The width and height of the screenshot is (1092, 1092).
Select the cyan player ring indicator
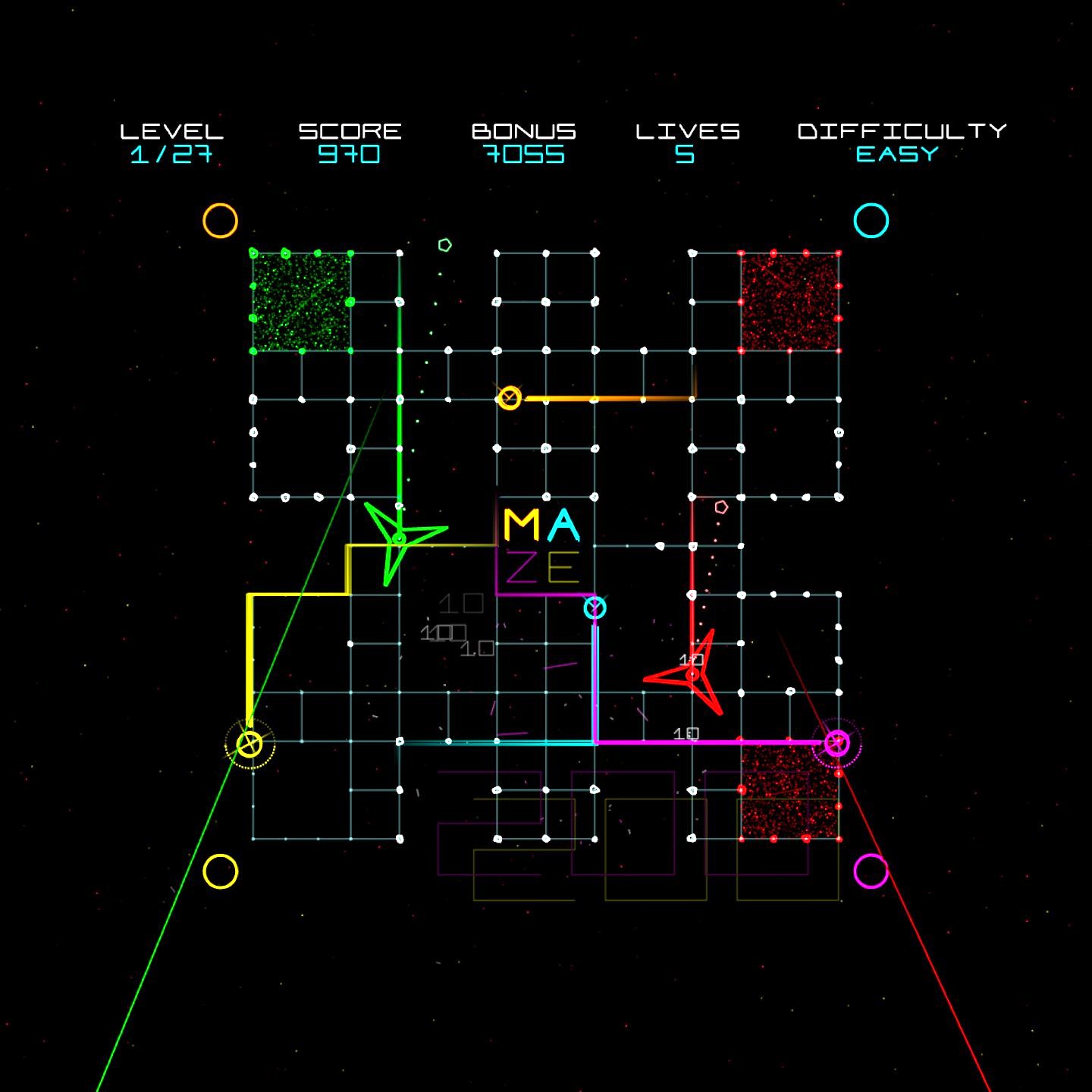click(x=871, y=221)
